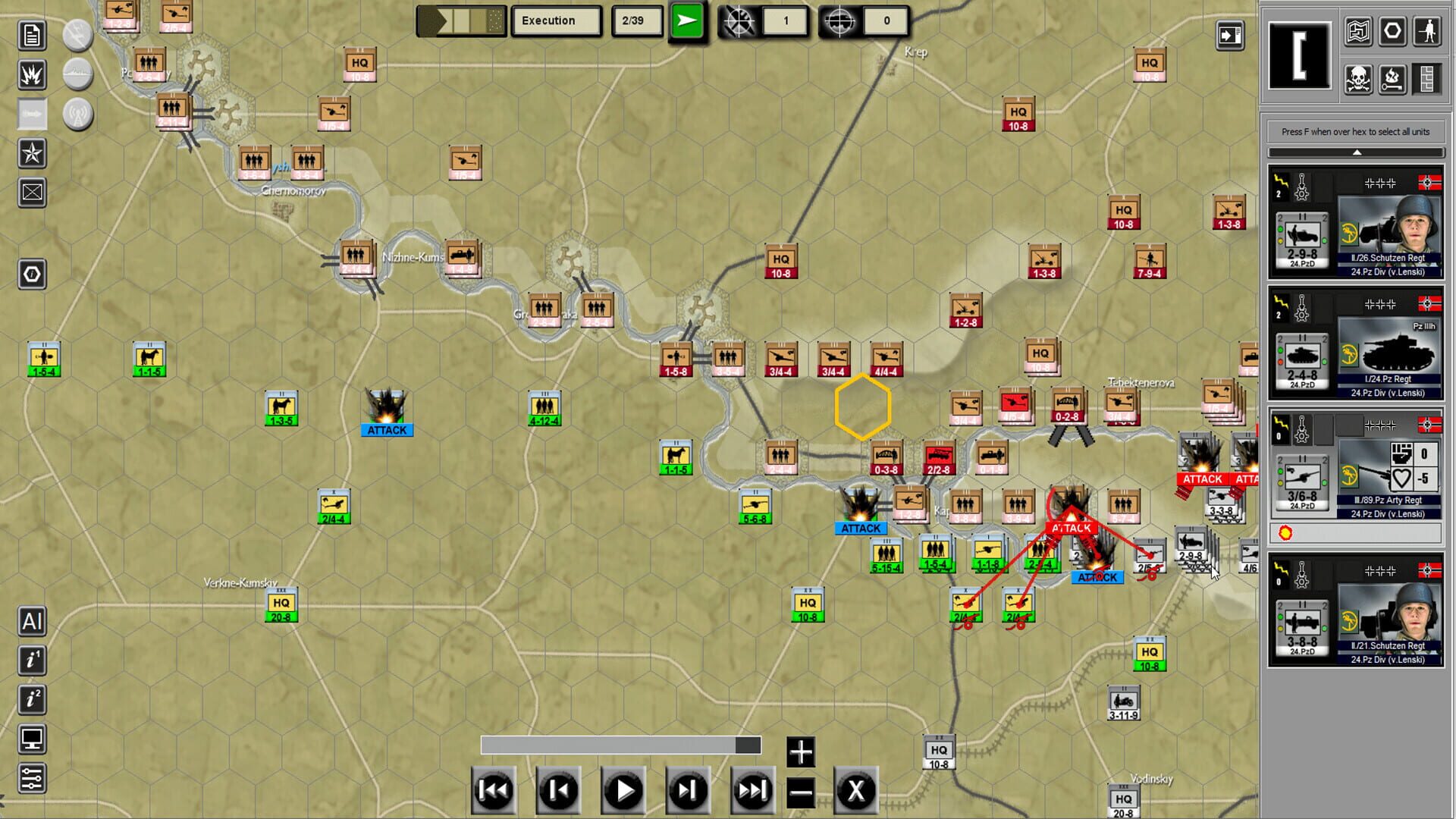Image resolution: width=1456 pixels, height=819 pixels.
Task: Toggle the highlighted building ledger icon in right panel
Action: pos(1429,77)
